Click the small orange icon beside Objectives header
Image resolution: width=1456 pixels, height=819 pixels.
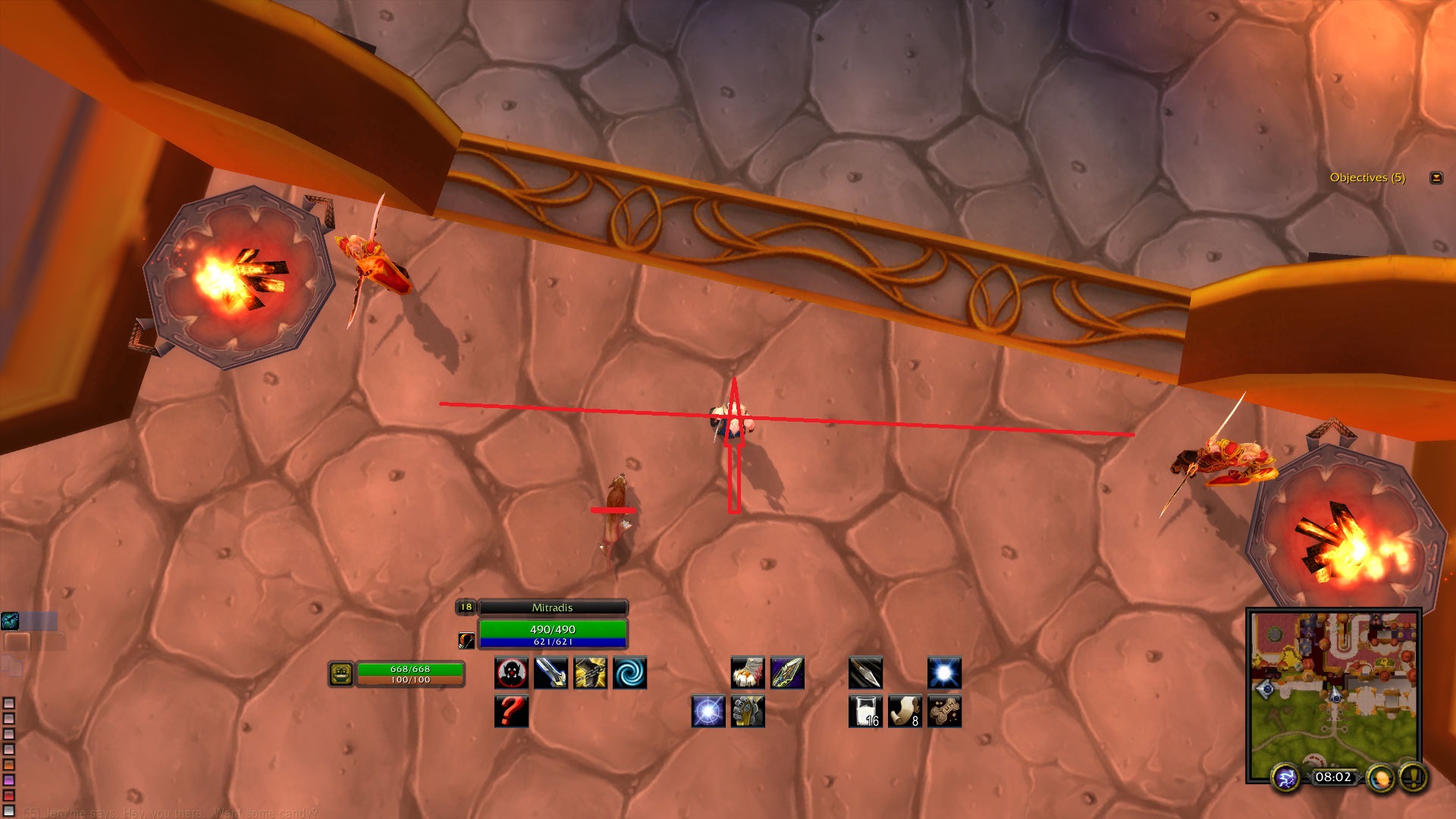tap(1436, 177)
